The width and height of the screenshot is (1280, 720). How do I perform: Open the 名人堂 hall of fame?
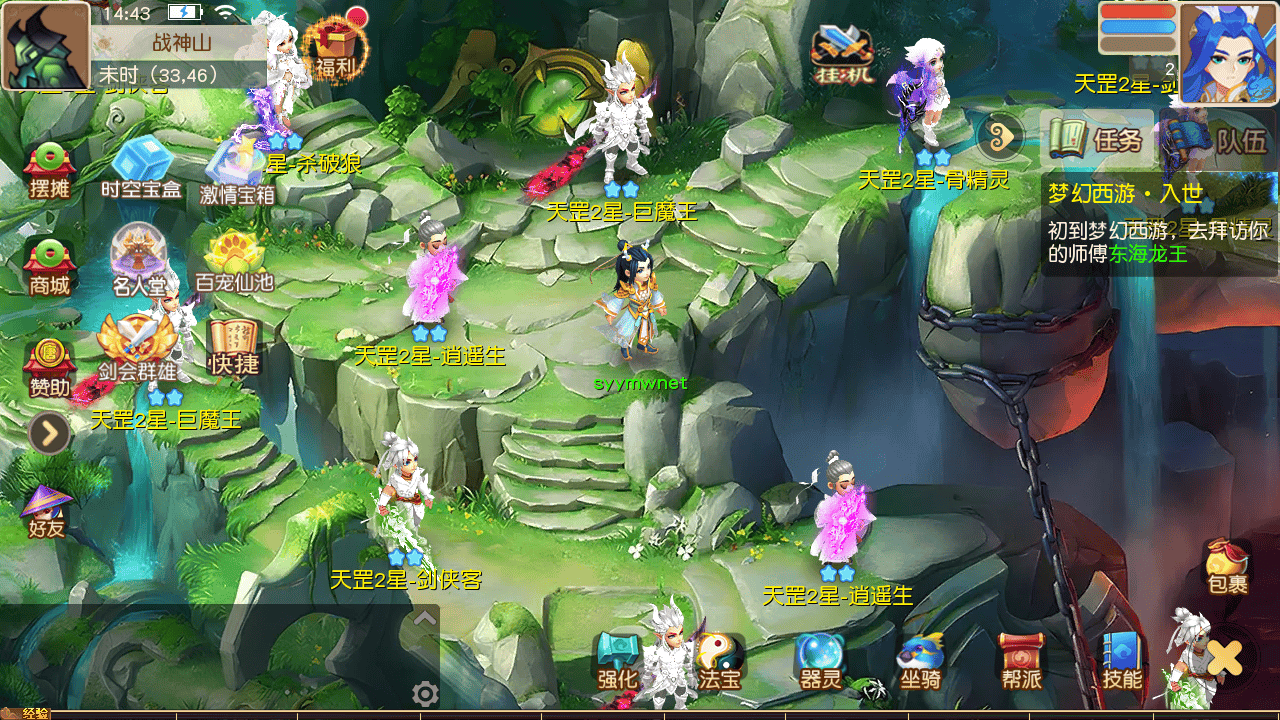(x=138, y=262)
